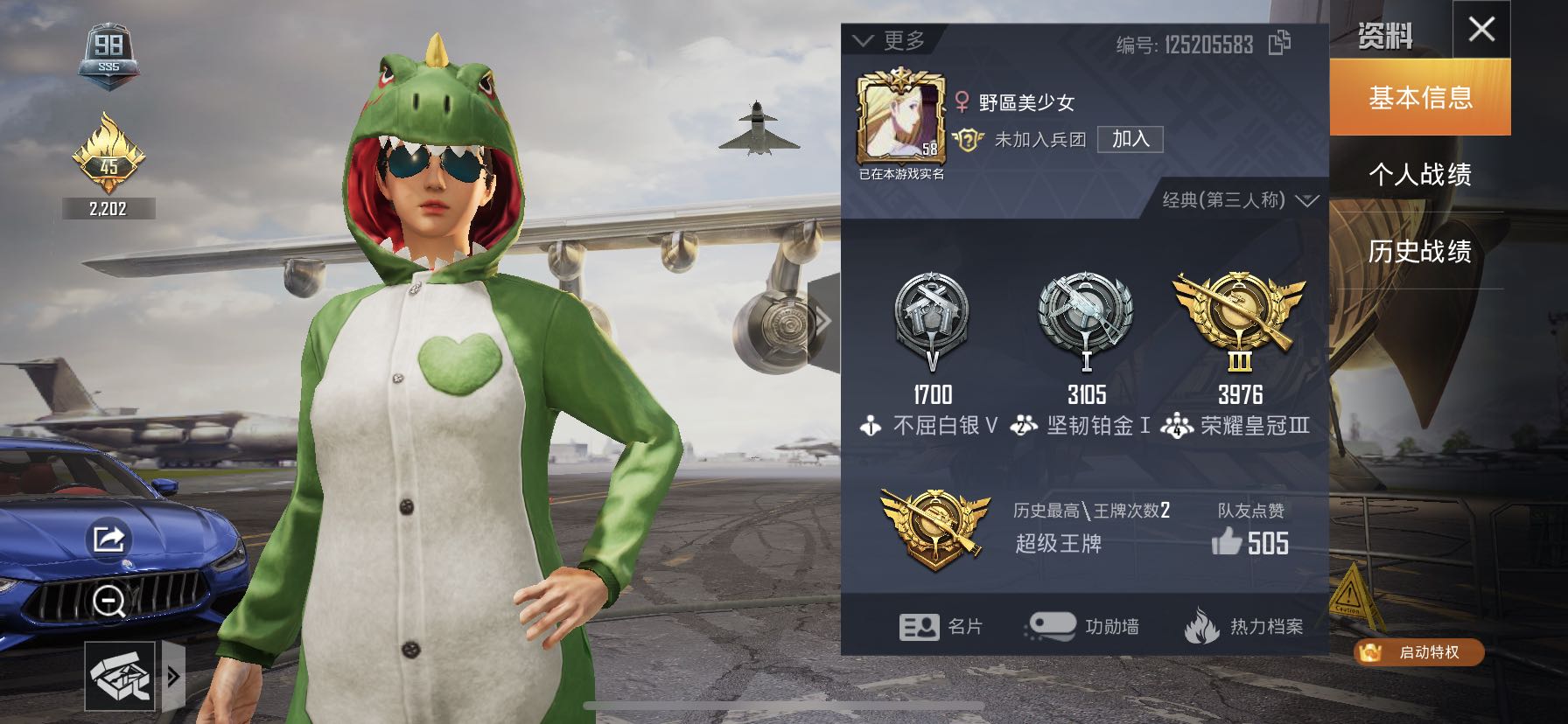Tap the share arrow icon
The height and width of the screenshot is (724, 1568).
click(x=108, y=539)
